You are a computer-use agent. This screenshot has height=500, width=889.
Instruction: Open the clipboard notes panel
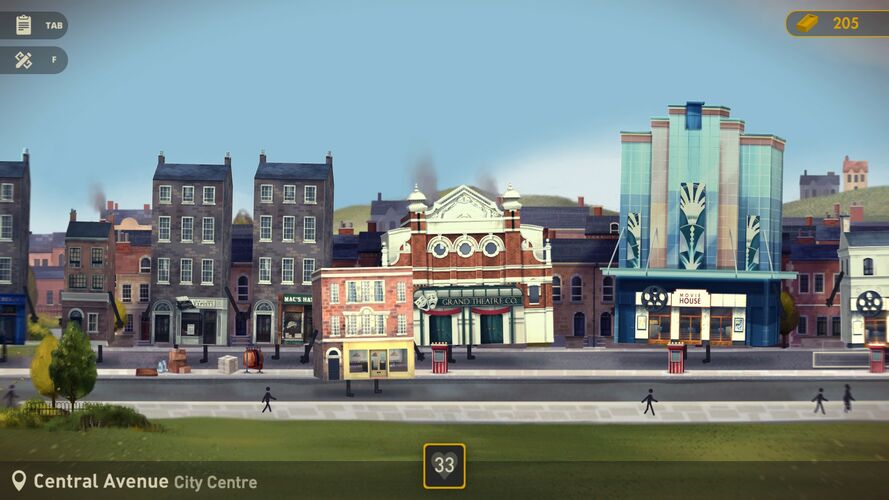(x=24, y=25)
